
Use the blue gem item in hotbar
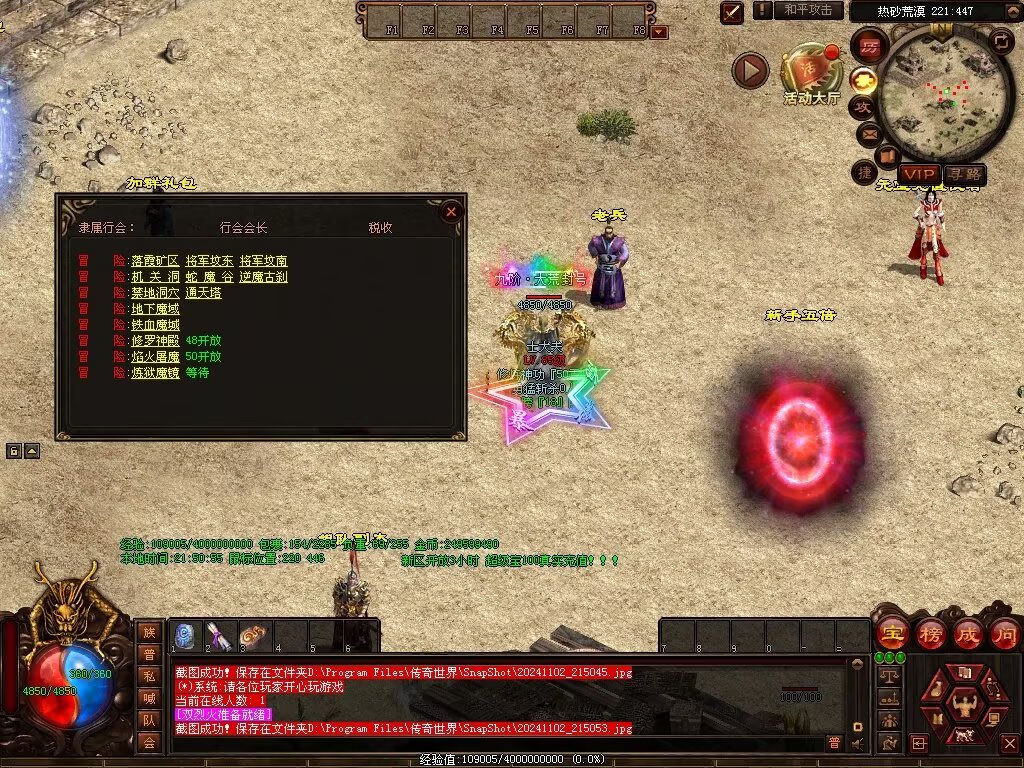(x=185, y=636)
